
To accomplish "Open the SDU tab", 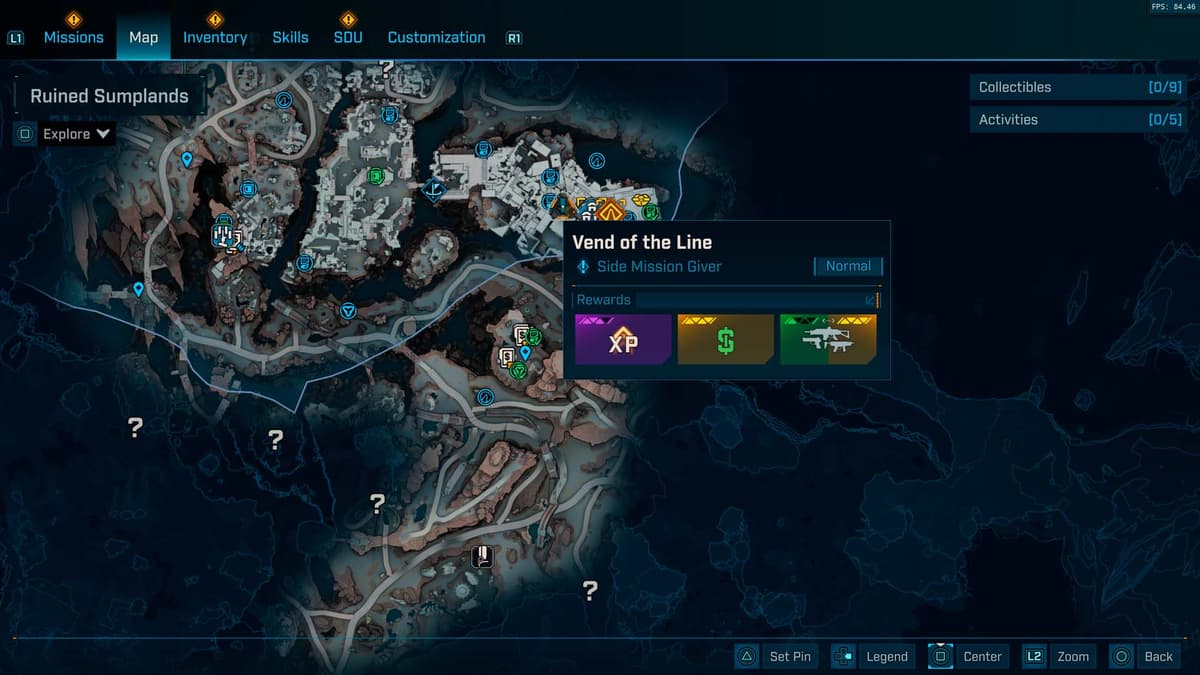I will pos(348,37).
